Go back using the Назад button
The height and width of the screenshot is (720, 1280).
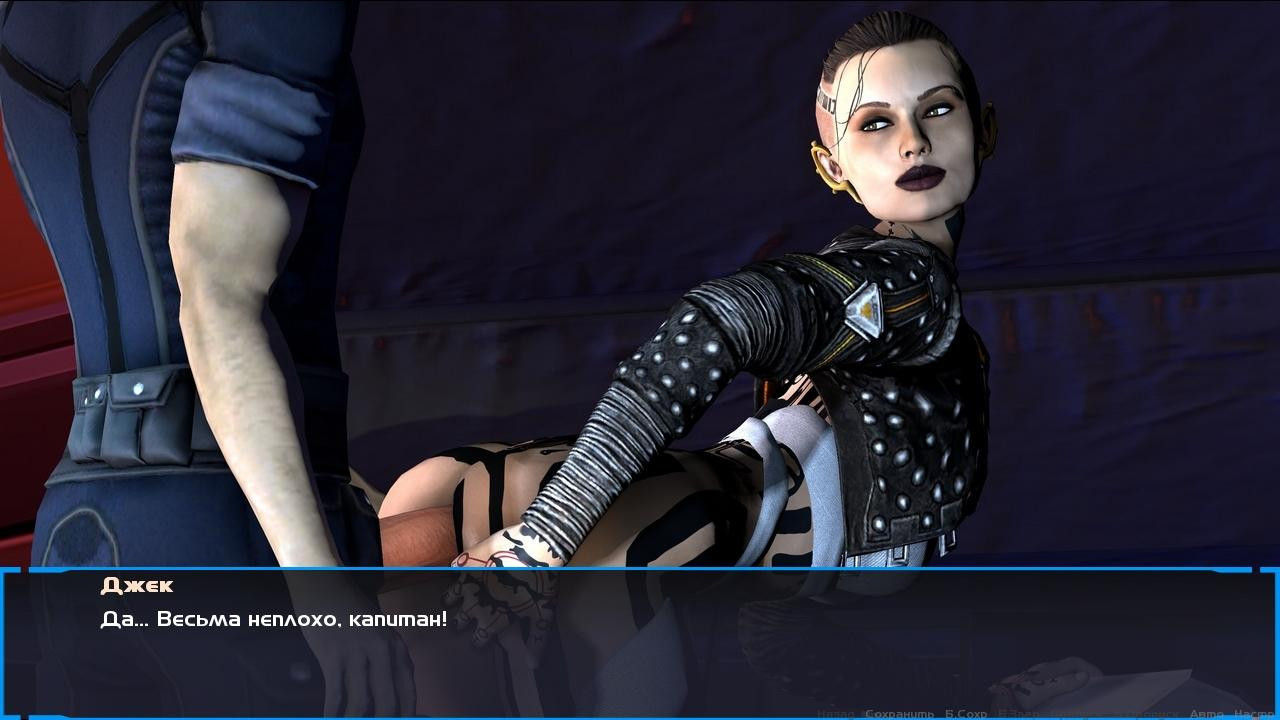click(836, 714)
